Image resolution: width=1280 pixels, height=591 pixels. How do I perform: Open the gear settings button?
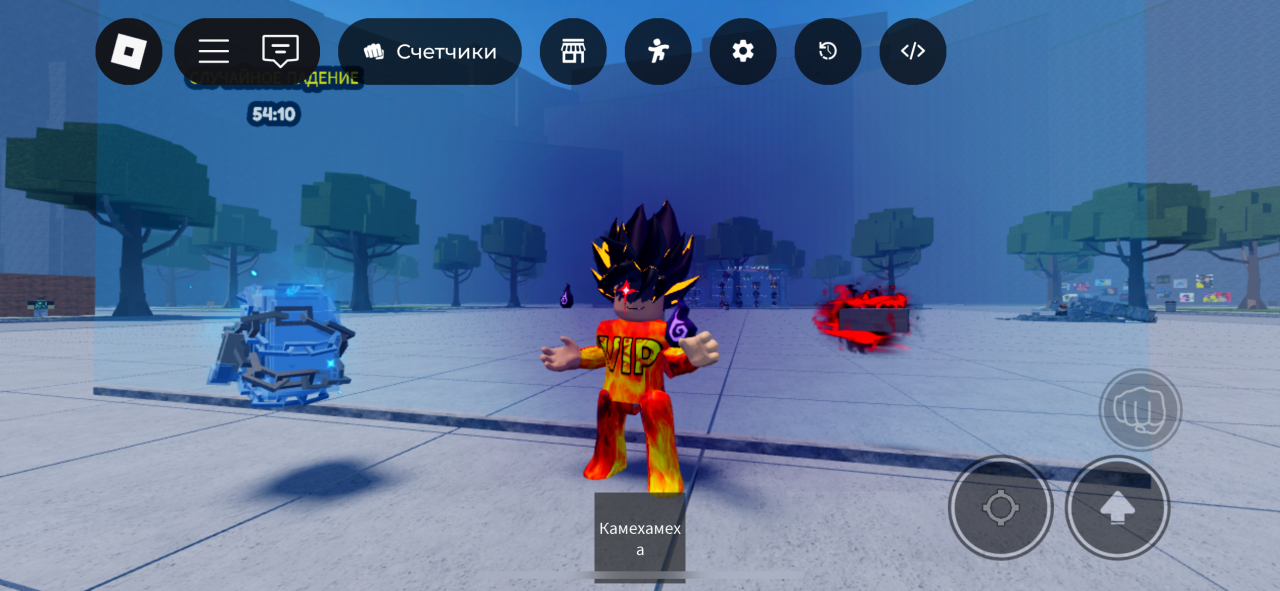point(743,51)
